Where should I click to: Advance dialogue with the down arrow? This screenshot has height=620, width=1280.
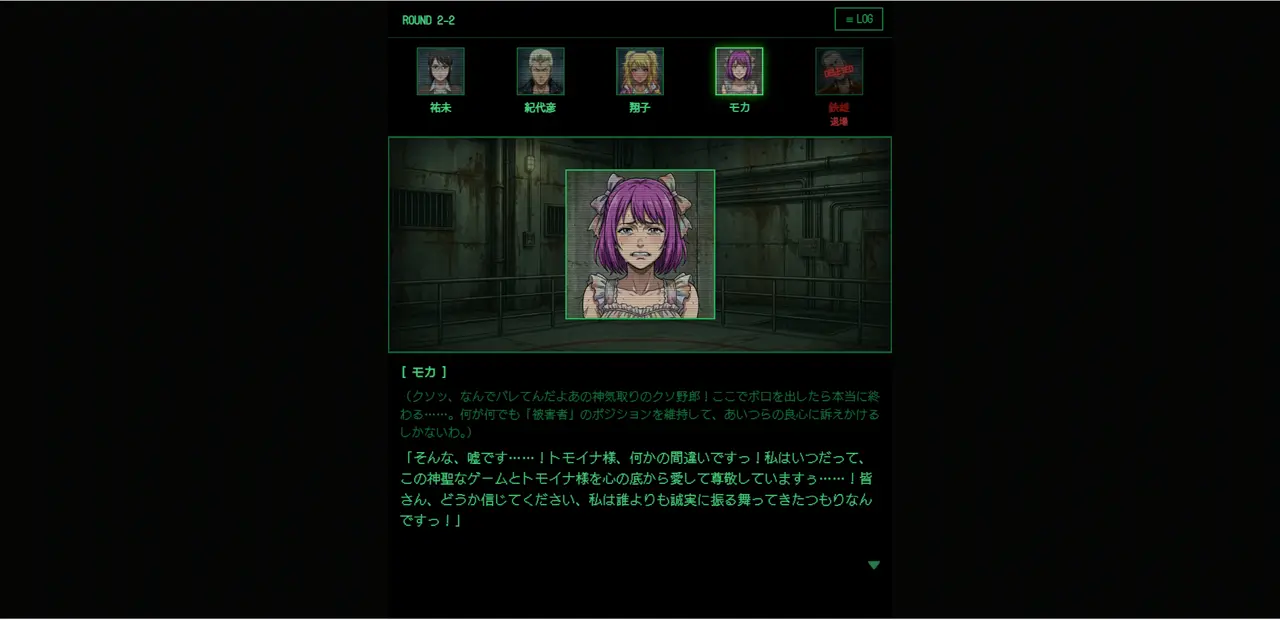pos(874,565)
